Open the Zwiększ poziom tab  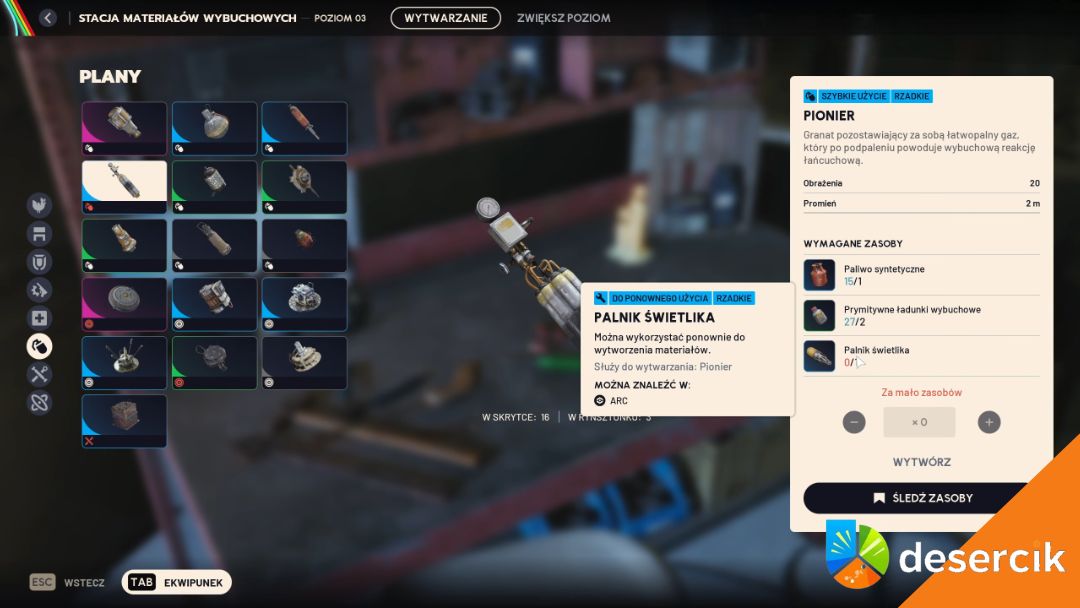(x=563, y=18)
